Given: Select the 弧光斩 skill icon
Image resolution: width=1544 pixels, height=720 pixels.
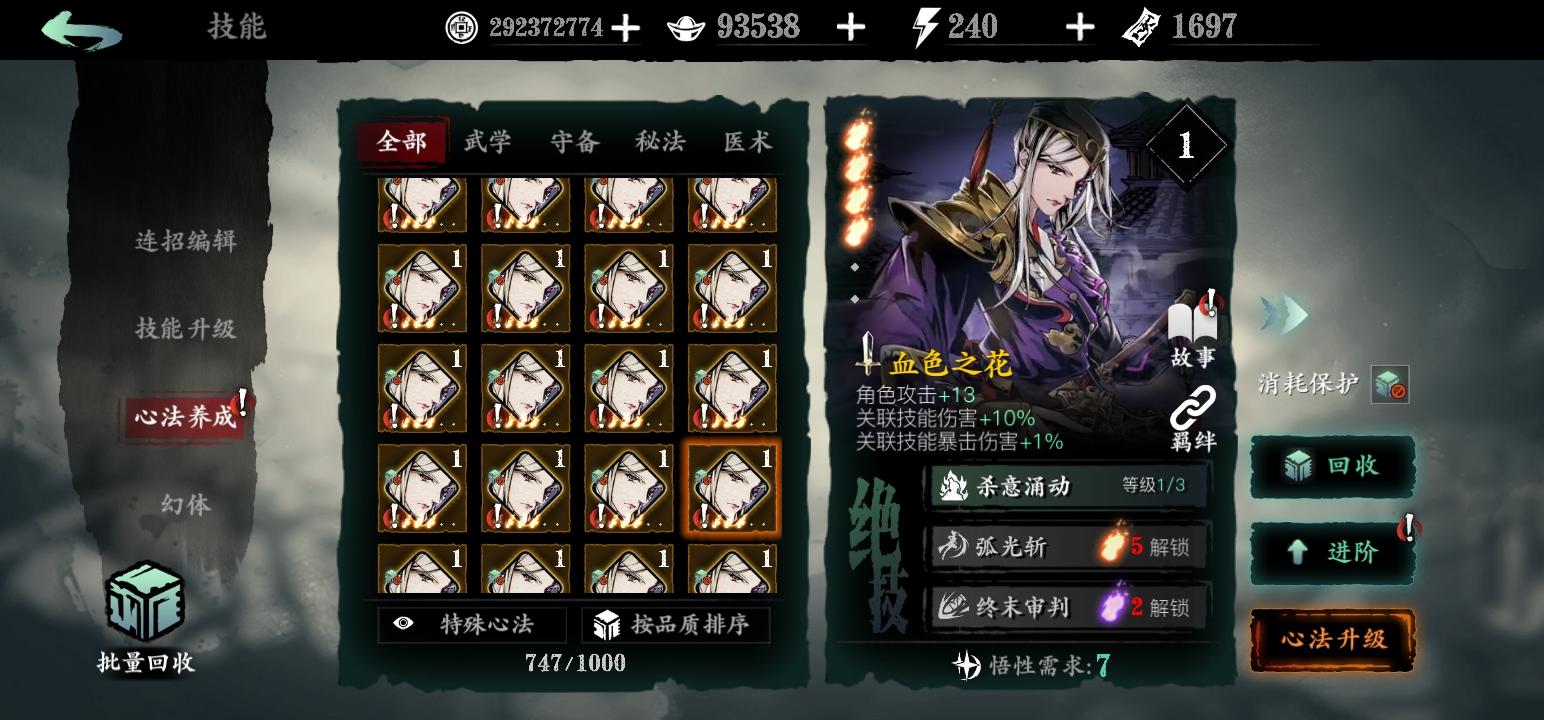Looking at the screenshot, I should 954,546.
